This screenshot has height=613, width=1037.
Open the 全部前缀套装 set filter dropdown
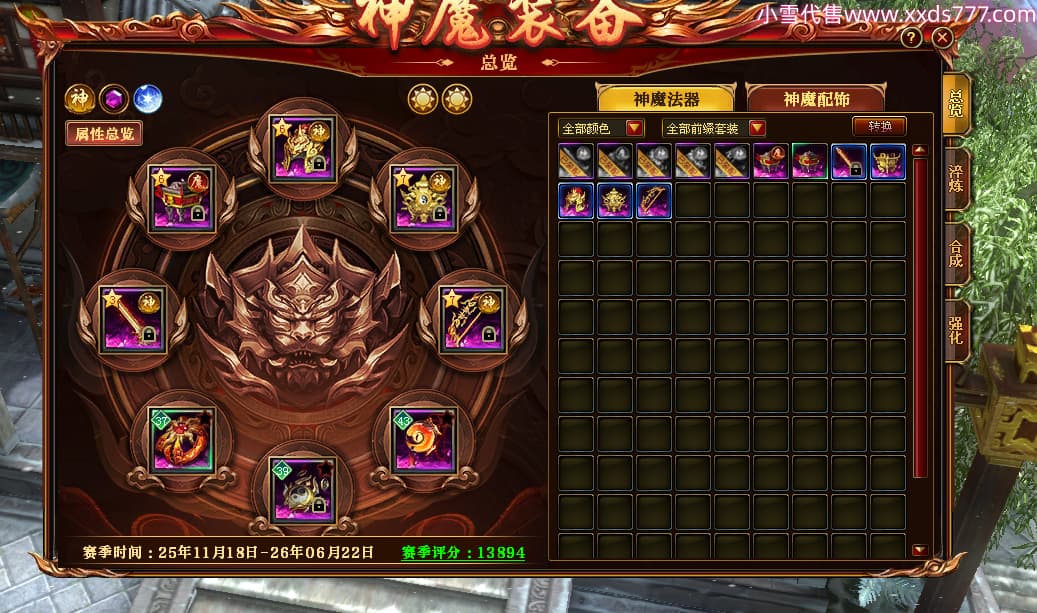(714, 128)
